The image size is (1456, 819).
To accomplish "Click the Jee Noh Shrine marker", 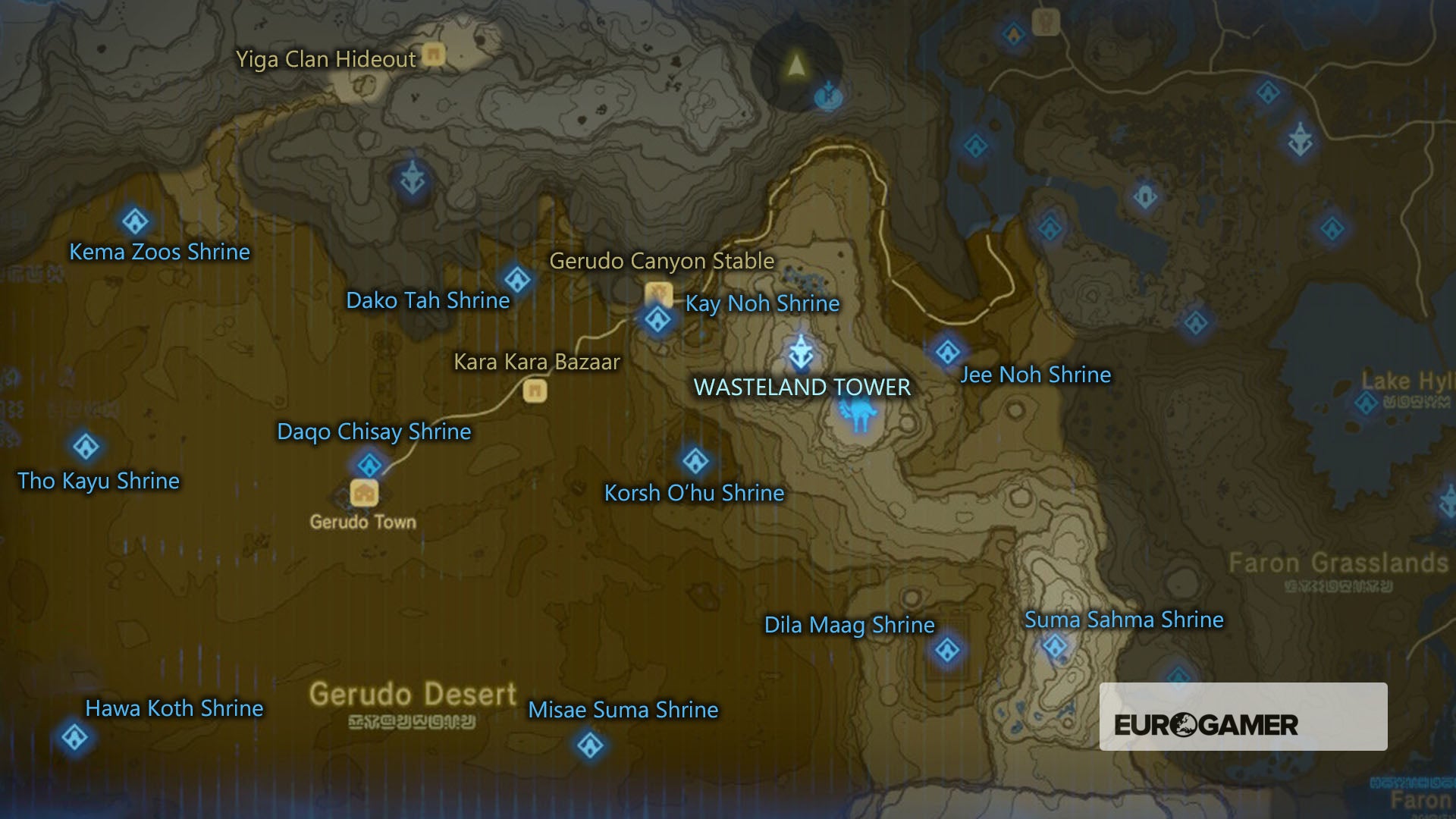I will [x=946, y=351].
